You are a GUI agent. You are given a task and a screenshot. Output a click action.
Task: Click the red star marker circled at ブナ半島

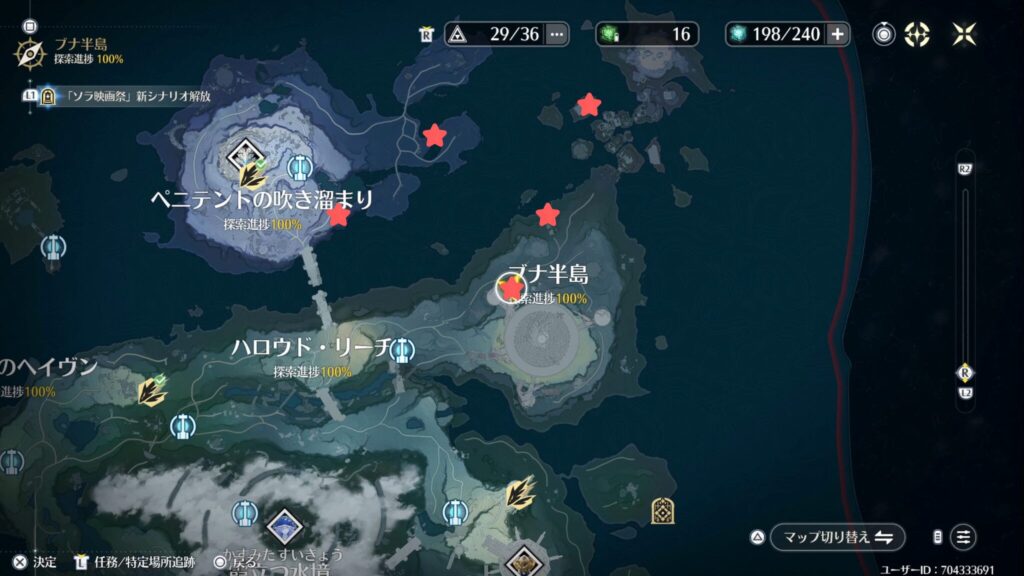(x=512, y=289)
